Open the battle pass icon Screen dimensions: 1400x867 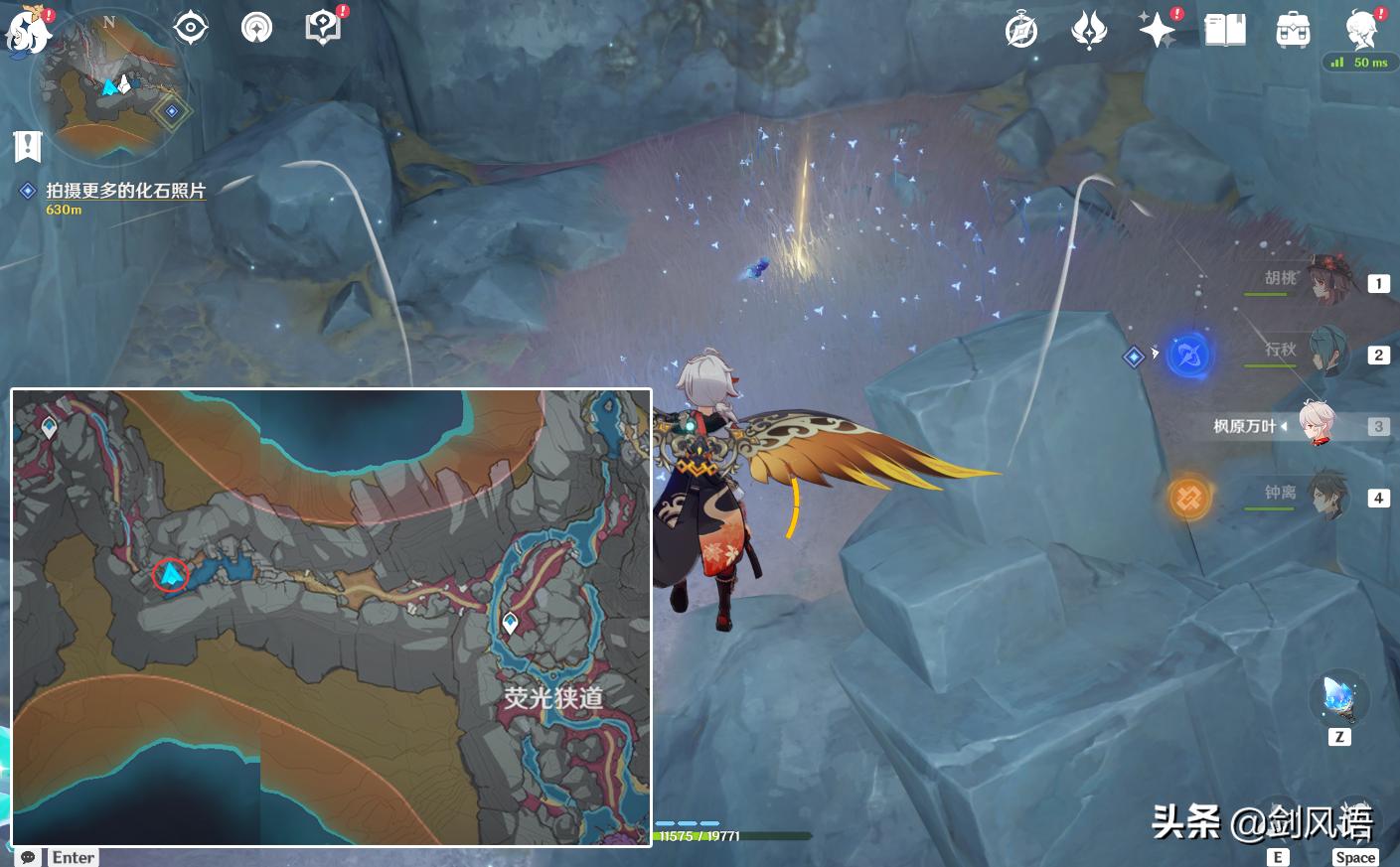click(x=1090, y=31)
